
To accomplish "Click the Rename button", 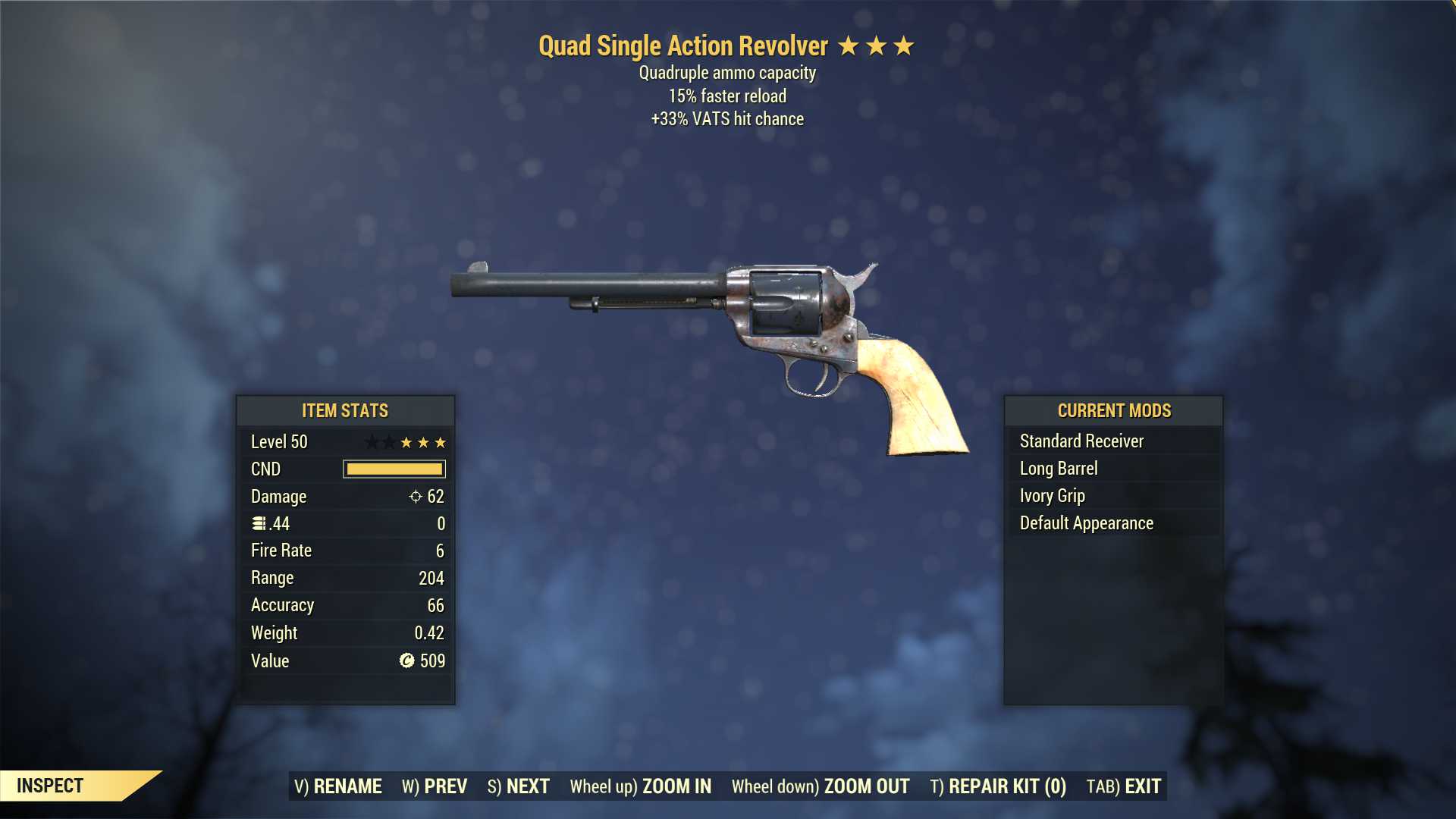I will tap(338, 786).
